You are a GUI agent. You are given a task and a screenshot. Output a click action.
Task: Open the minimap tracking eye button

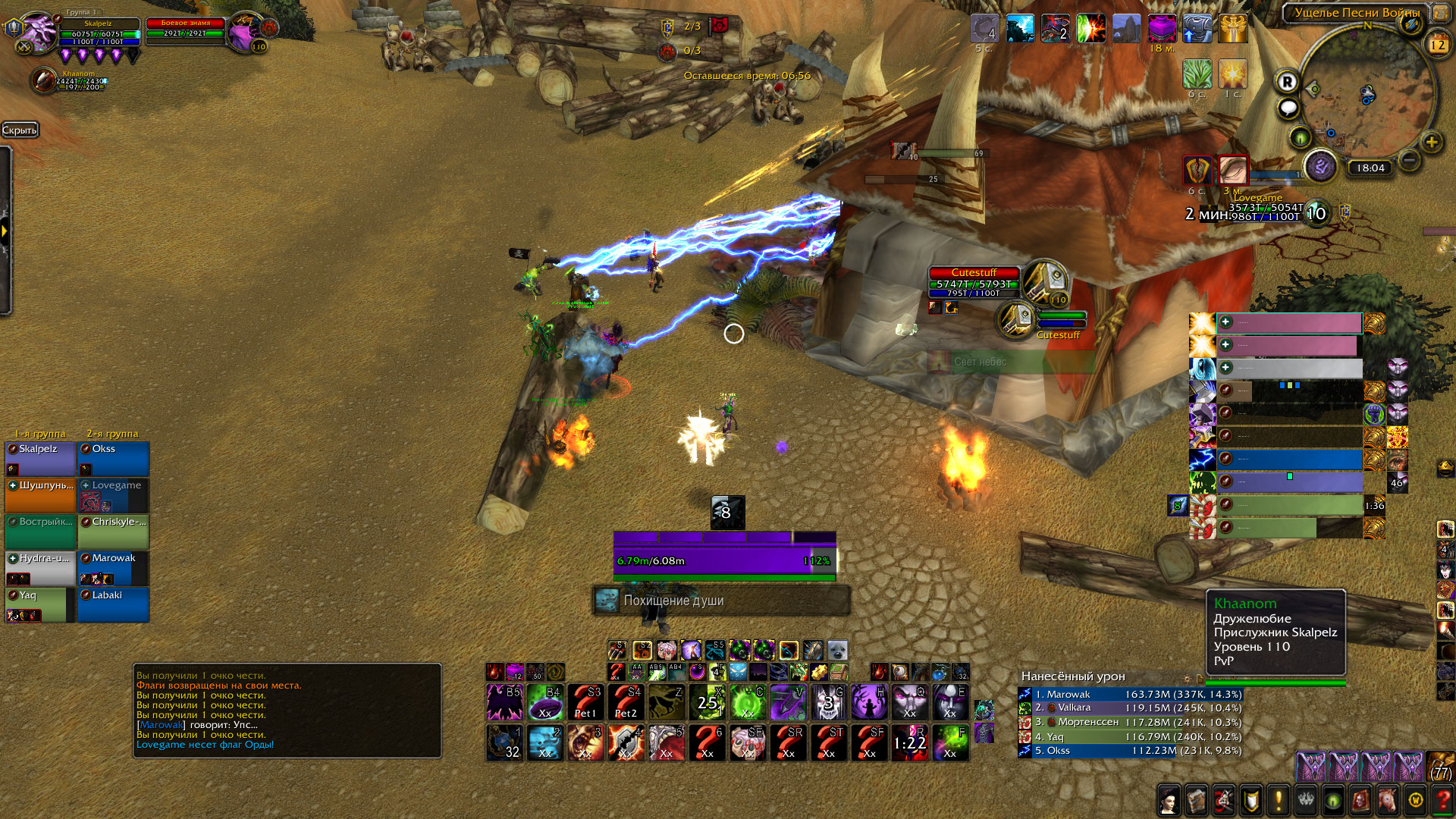1301,138
